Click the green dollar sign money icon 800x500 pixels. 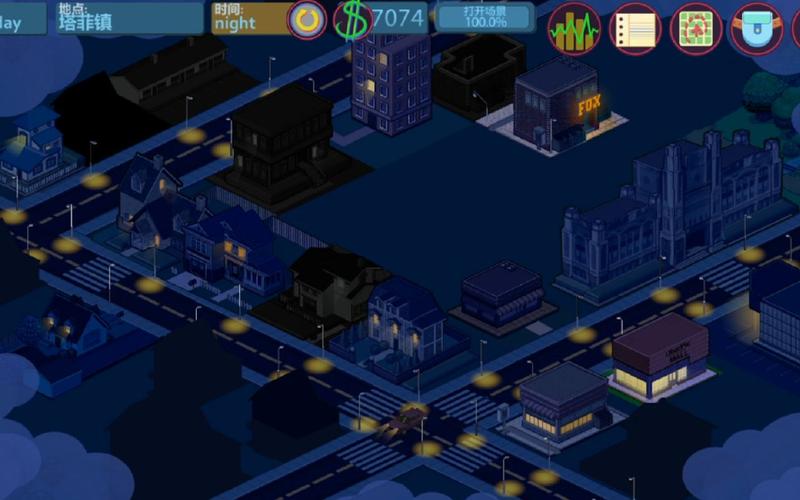(351, 19)
